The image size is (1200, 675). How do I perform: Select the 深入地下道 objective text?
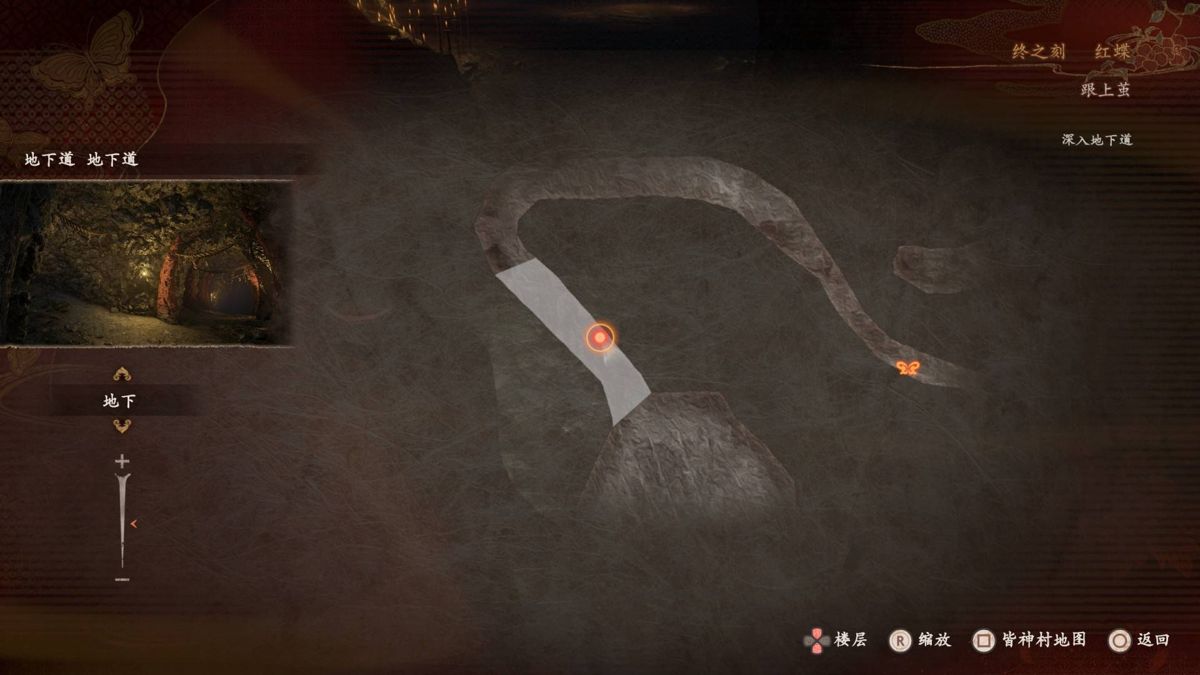click(1096, 140)
